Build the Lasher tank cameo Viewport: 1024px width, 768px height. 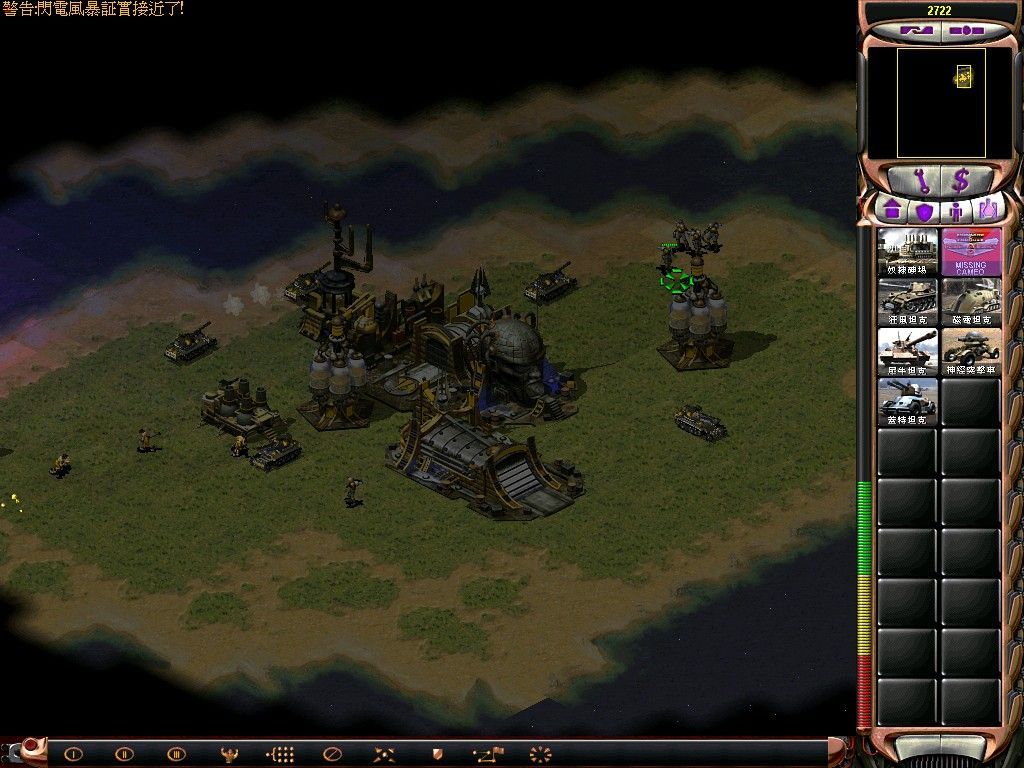point(908,302)
